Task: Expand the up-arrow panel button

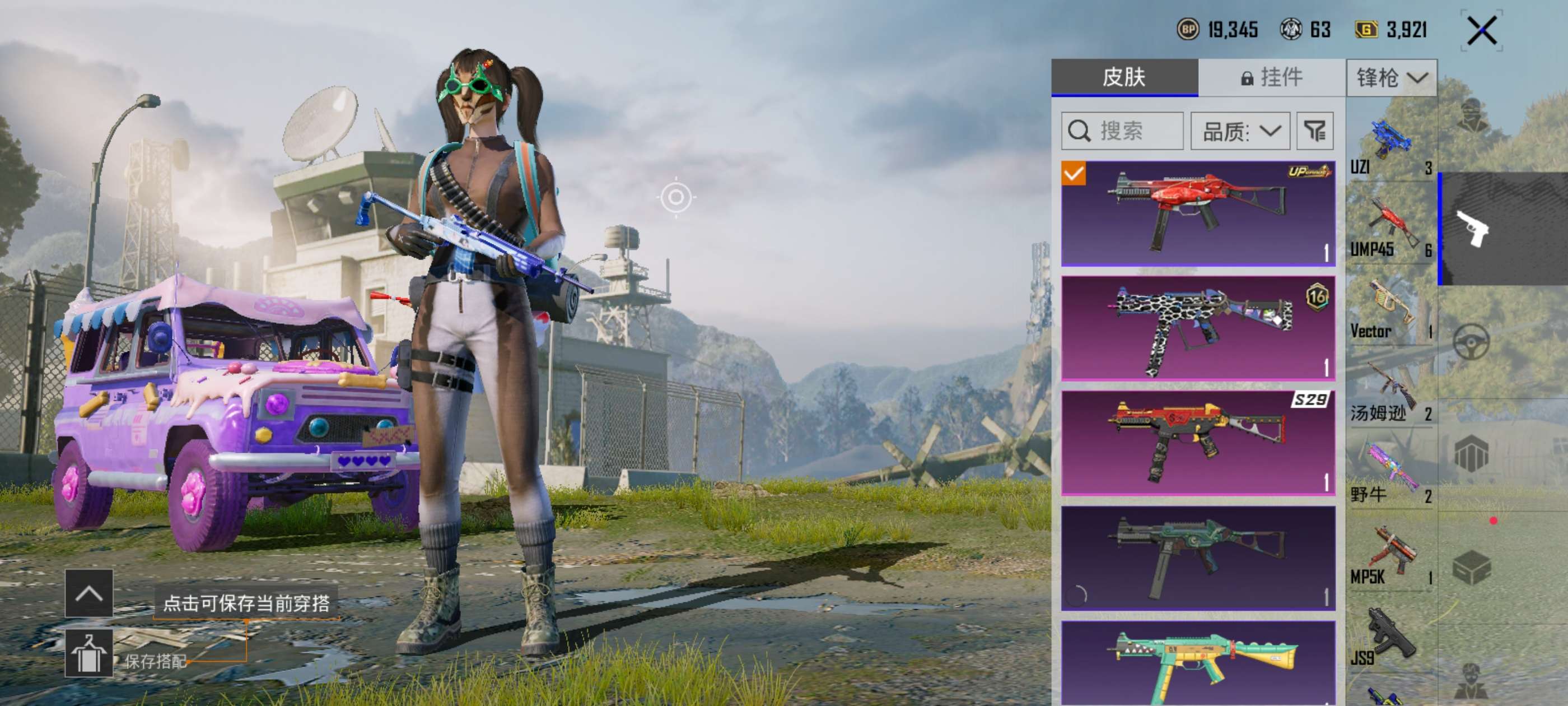Action: [89, 593]
